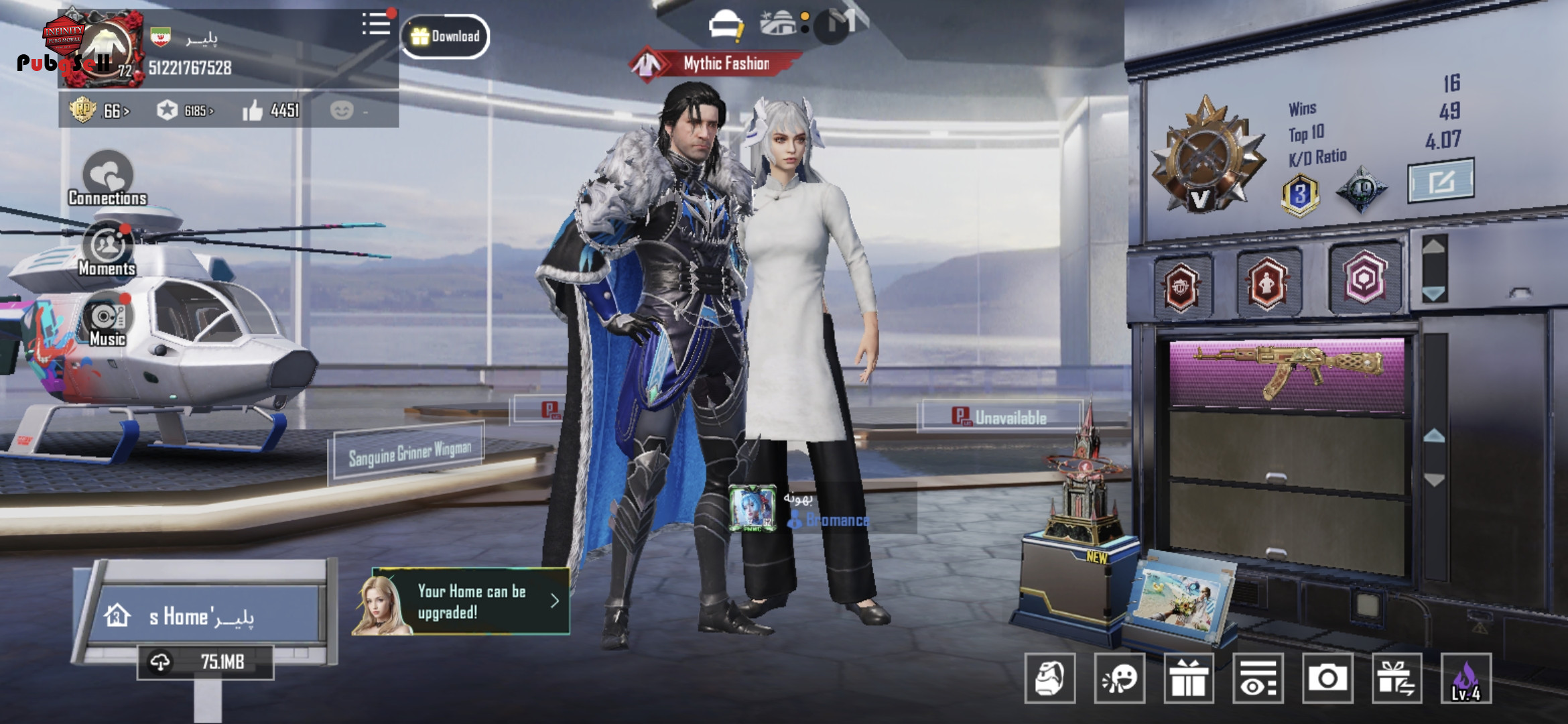Click the camera screenshot button

[1327, 678]
